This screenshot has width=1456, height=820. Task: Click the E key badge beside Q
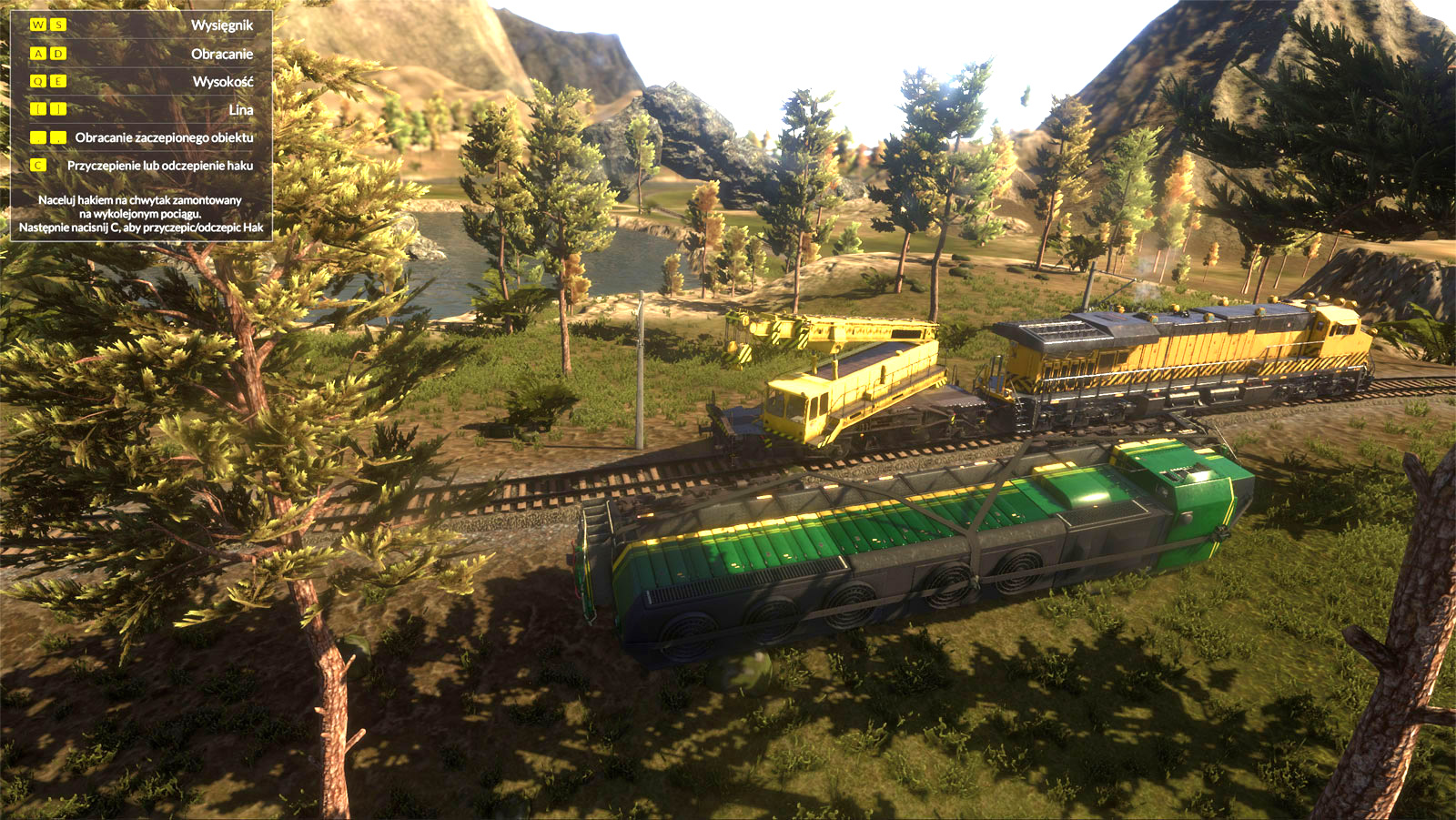pos(57,82)
